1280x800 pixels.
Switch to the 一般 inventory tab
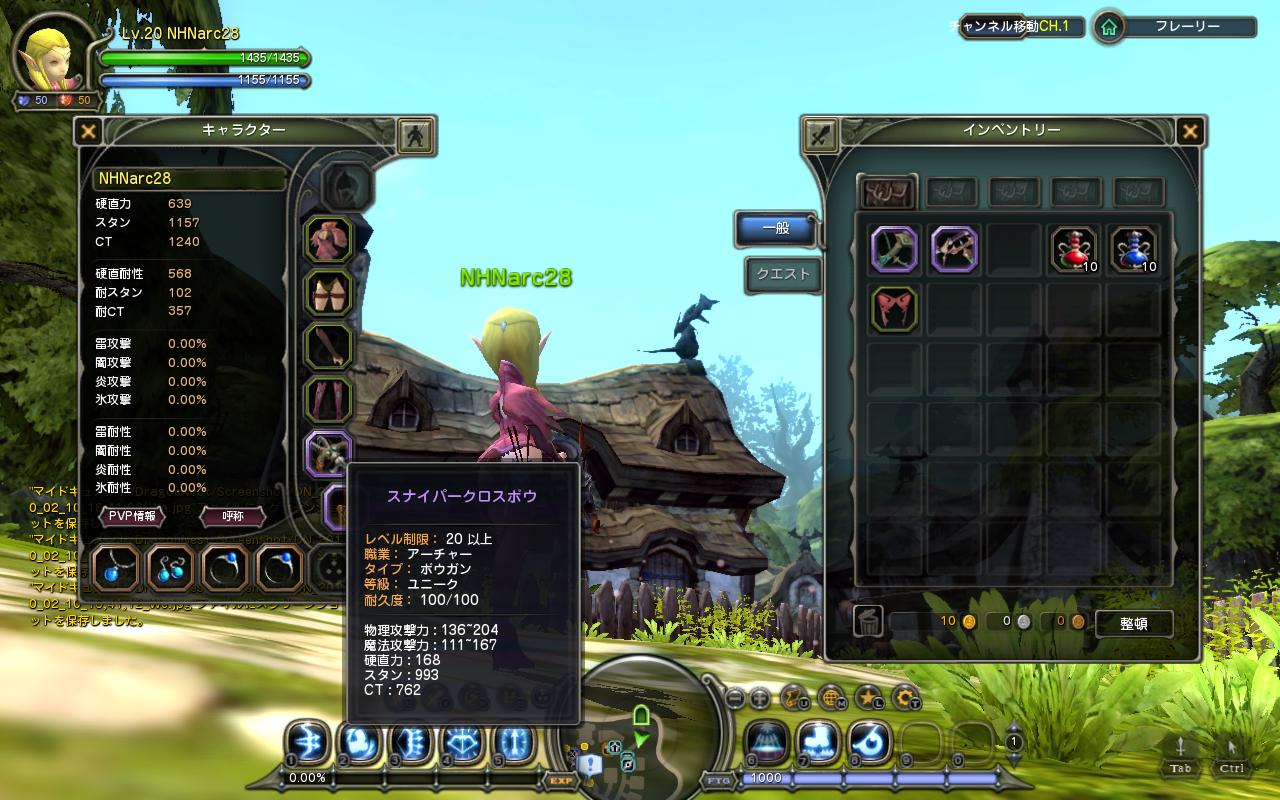[776, 228]
